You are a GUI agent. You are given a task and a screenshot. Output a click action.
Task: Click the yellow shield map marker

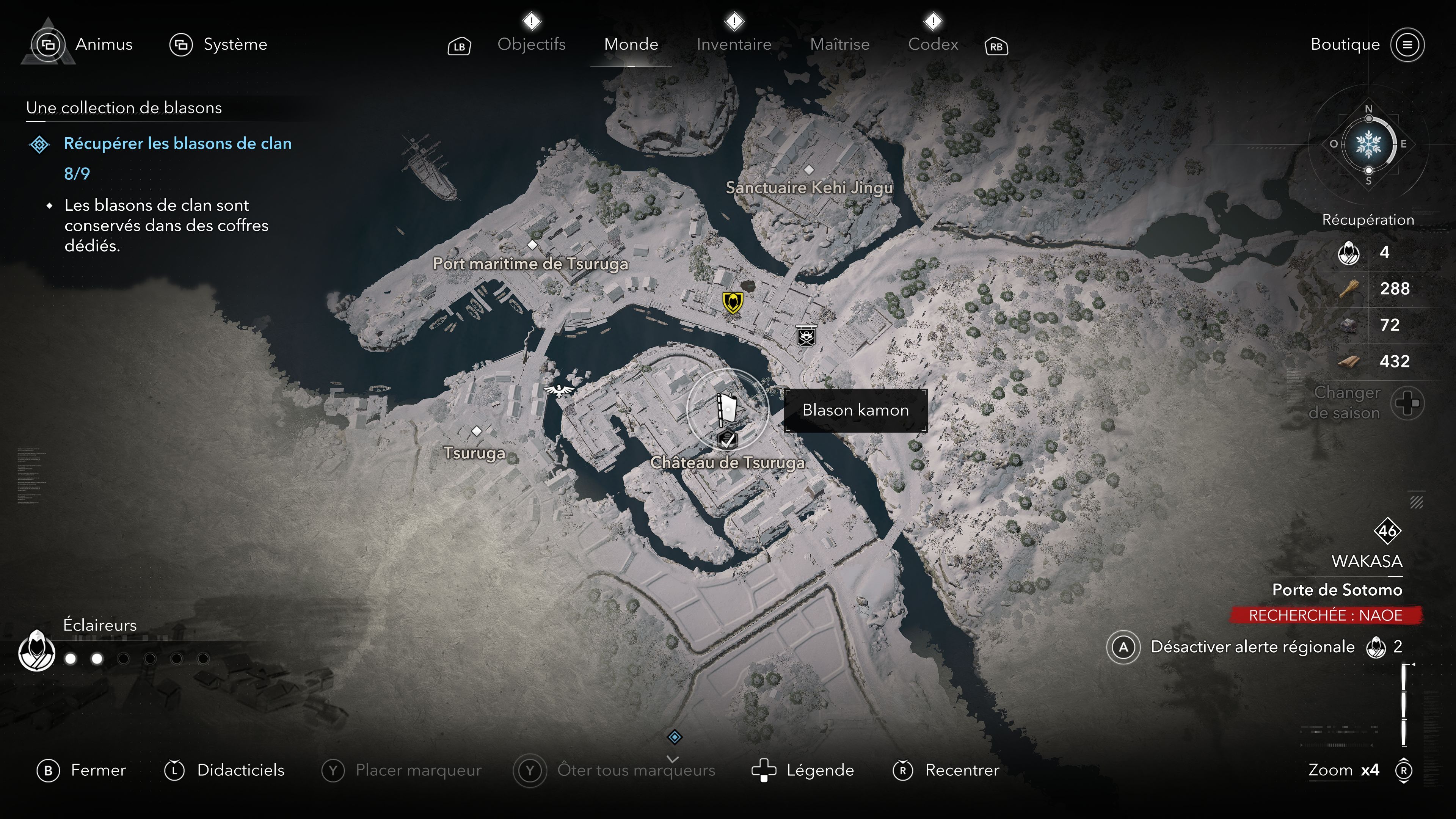pos(733,303)
